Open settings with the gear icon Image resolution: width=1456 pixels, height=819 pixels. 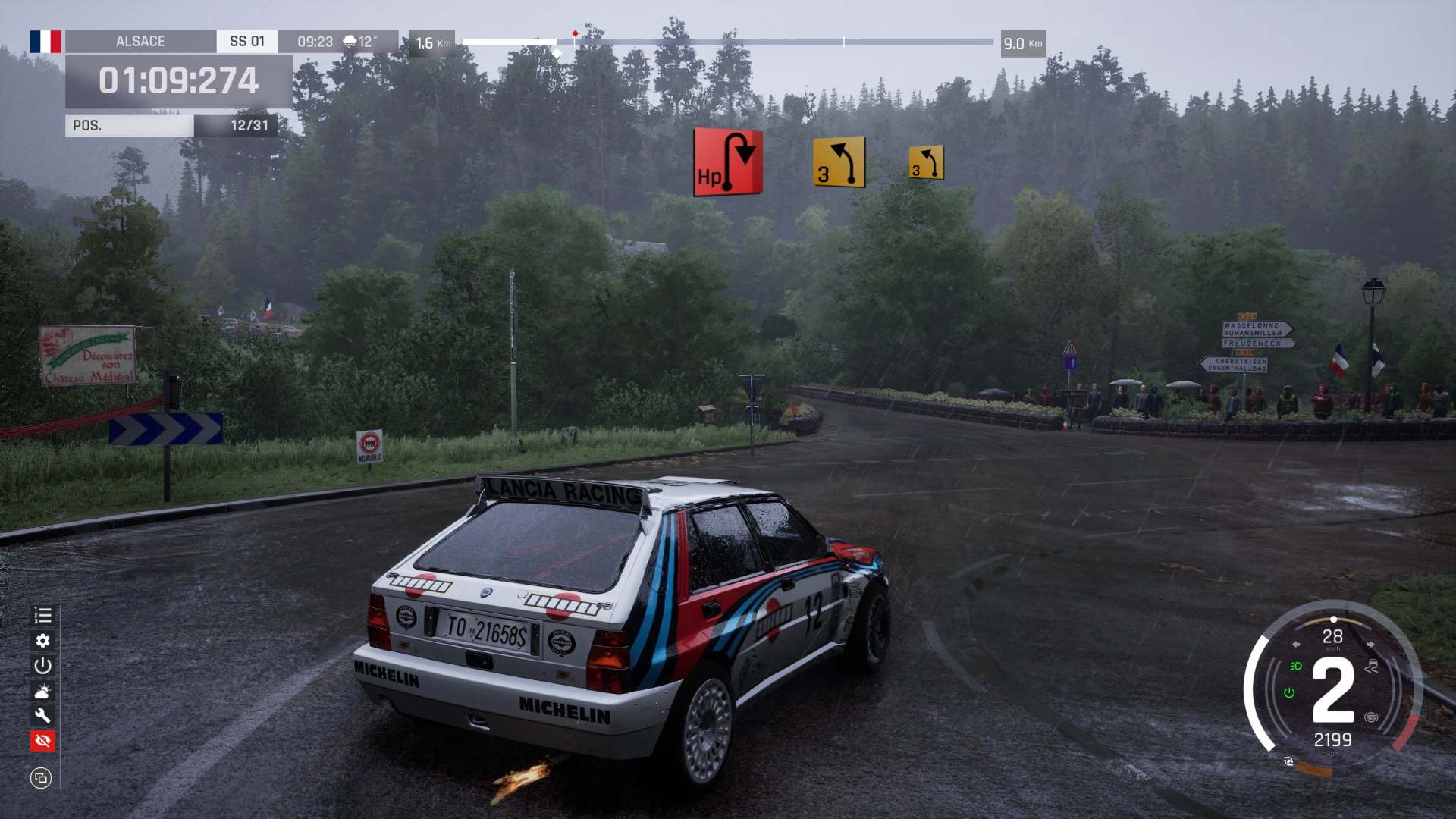coord(42,641)
